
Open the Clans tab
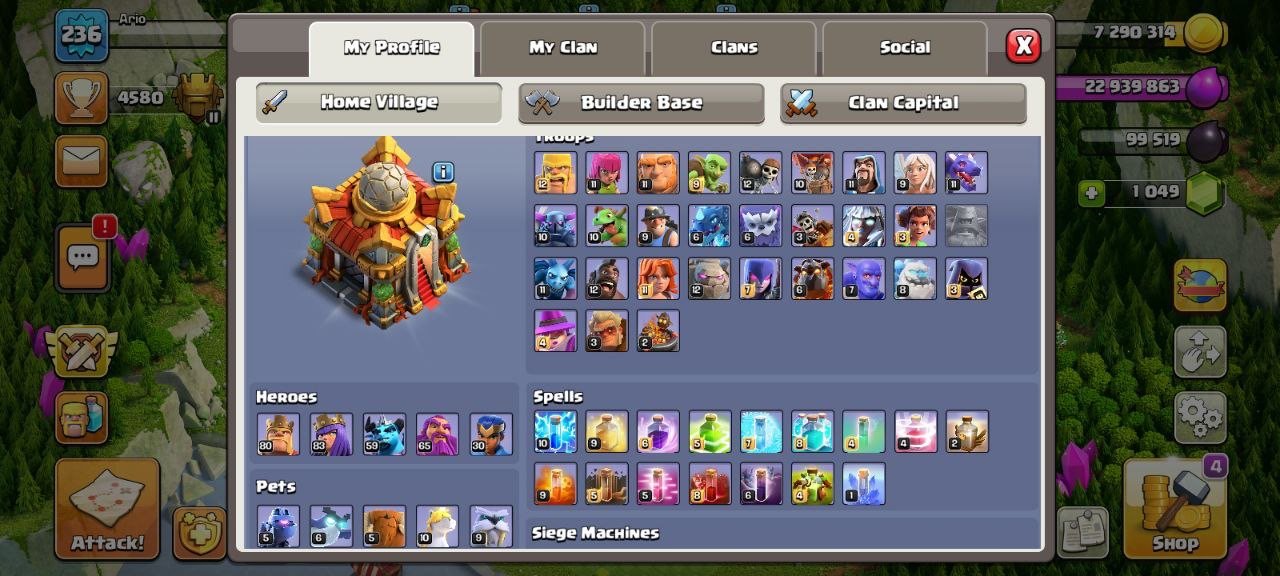(734, 48)
